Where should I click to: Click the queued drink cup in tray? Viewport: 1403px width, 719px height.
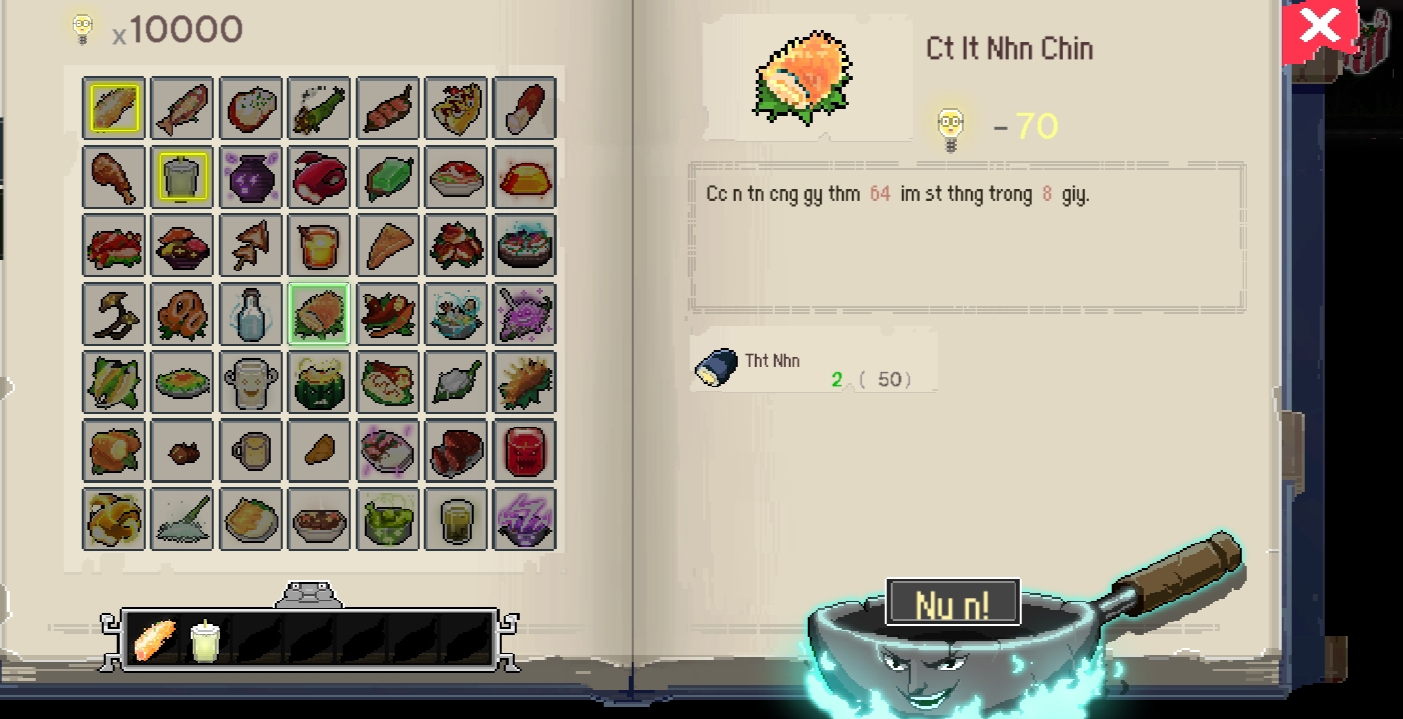(205, 640)
